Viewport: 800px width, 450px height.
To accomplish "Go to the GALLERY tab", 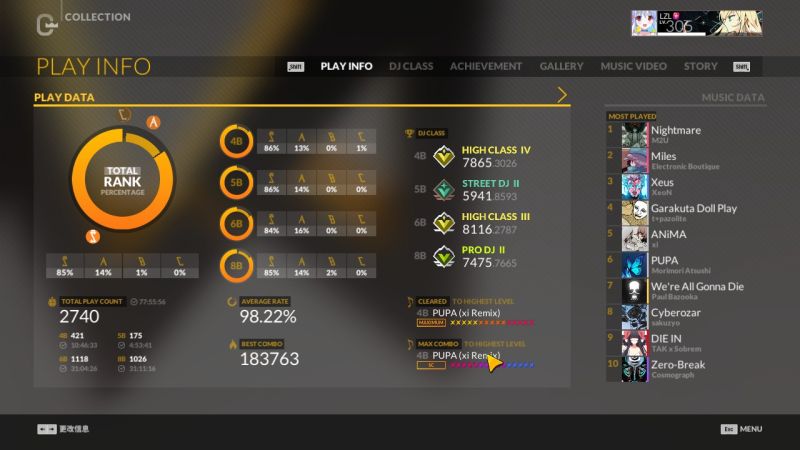I will (x=561, y=66).
